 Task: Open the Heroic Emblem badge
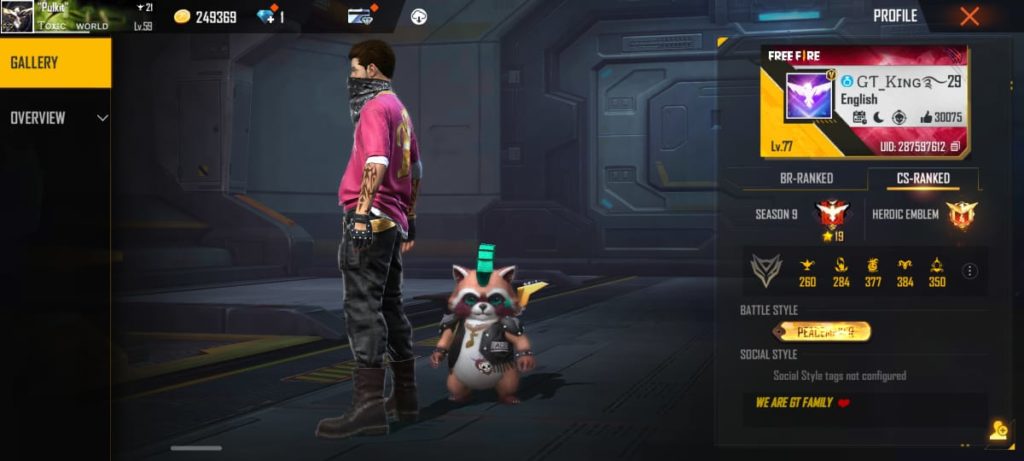[961, 214]
